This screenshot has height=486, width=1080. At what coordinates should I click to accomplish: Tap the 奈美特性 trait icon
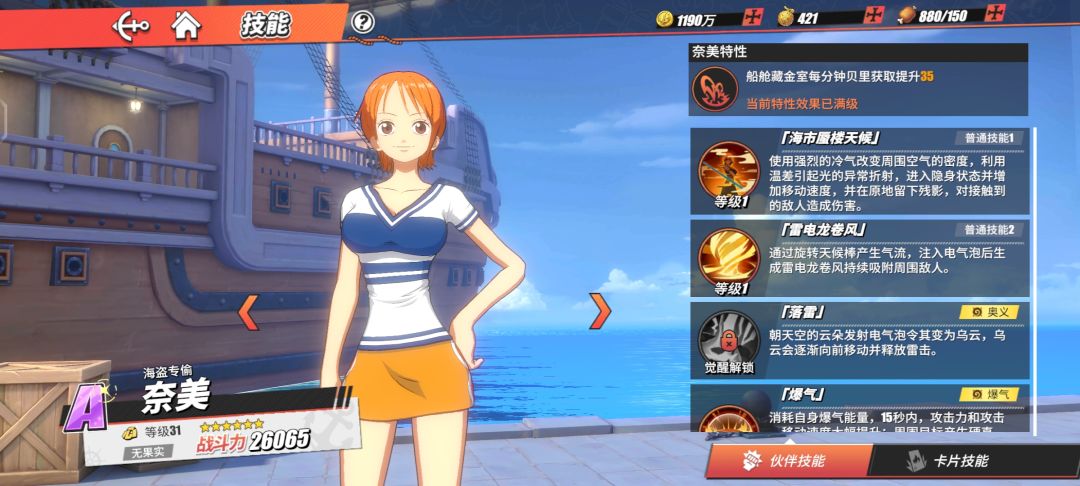715,88
